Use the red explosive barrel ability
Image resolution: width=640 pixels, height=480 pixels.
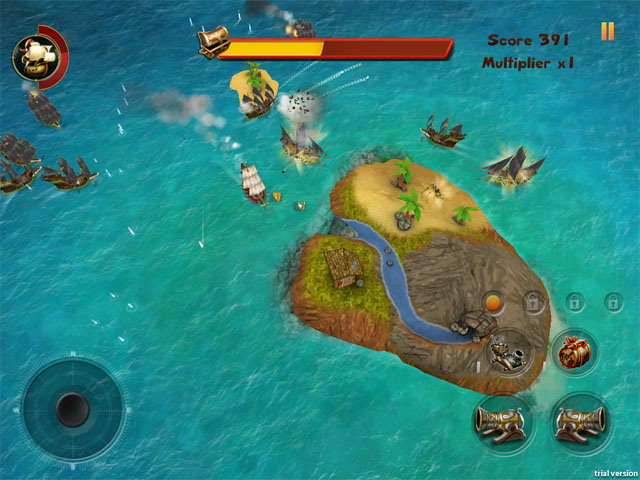tap(574, 352)
